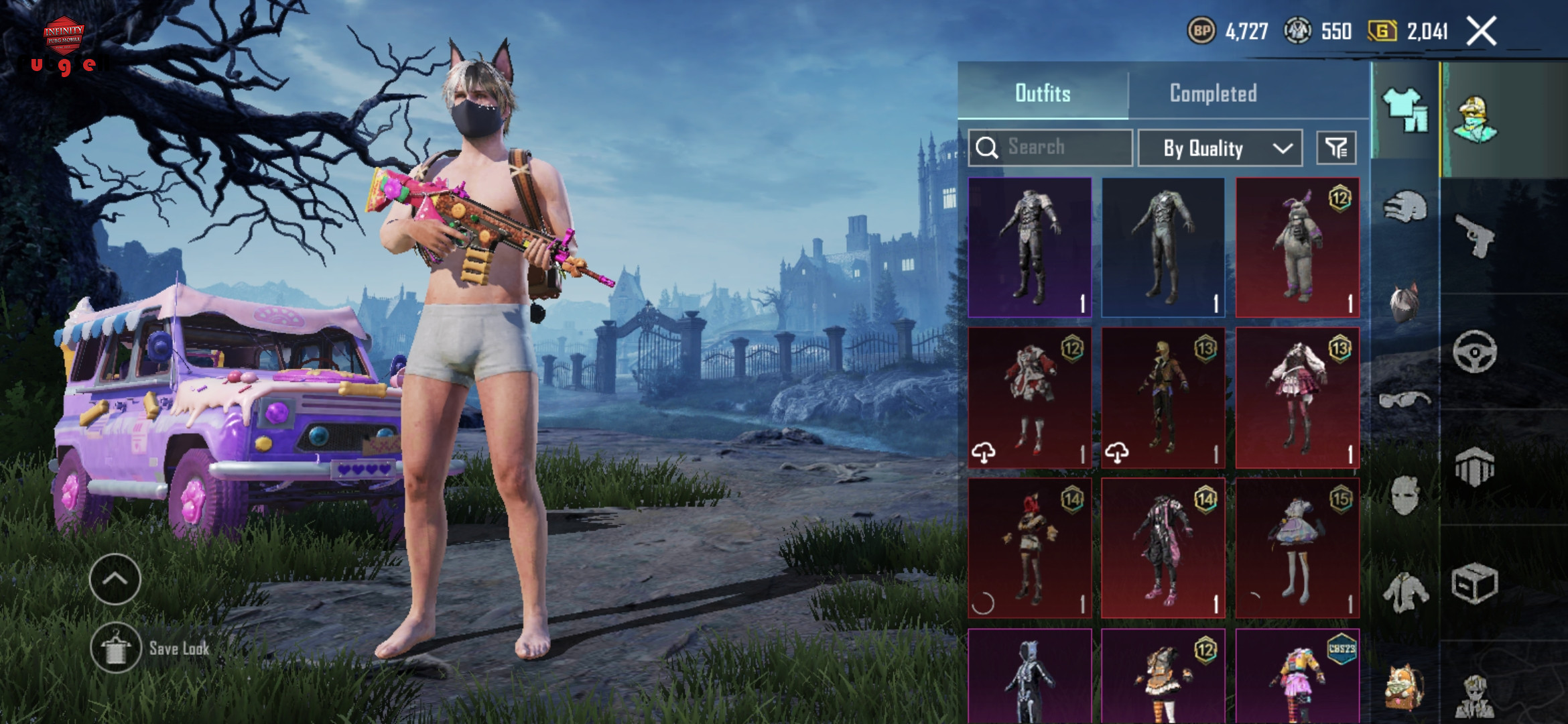Image resolution: width=1568 pixels, height=724 pixels.
Task: Open the steering wheel vehicle category
Action: (1475, 352)
